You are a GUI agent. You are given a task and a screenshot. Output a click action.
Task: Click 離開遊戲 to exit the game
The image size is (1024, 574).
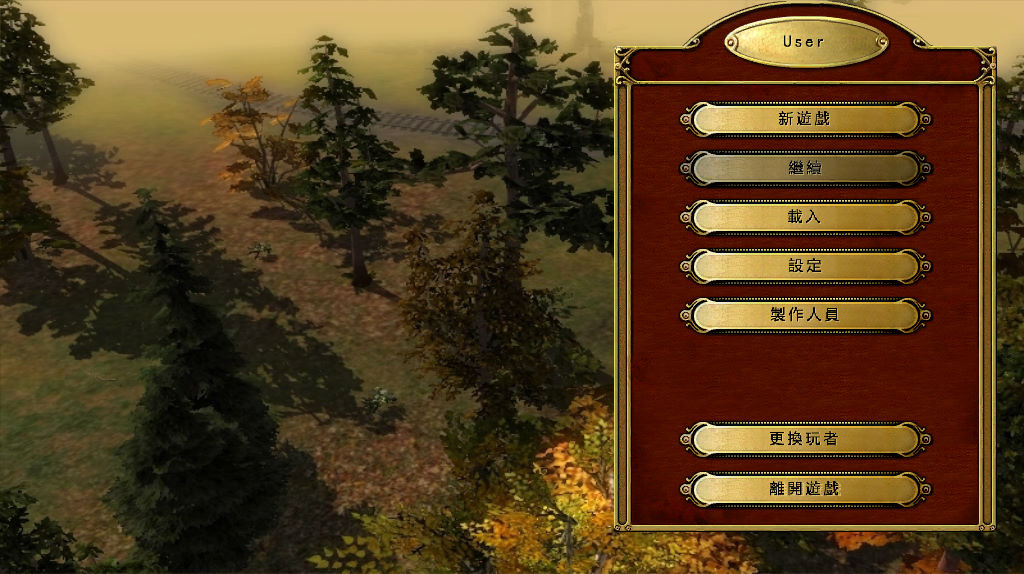(x=805, y=489)
